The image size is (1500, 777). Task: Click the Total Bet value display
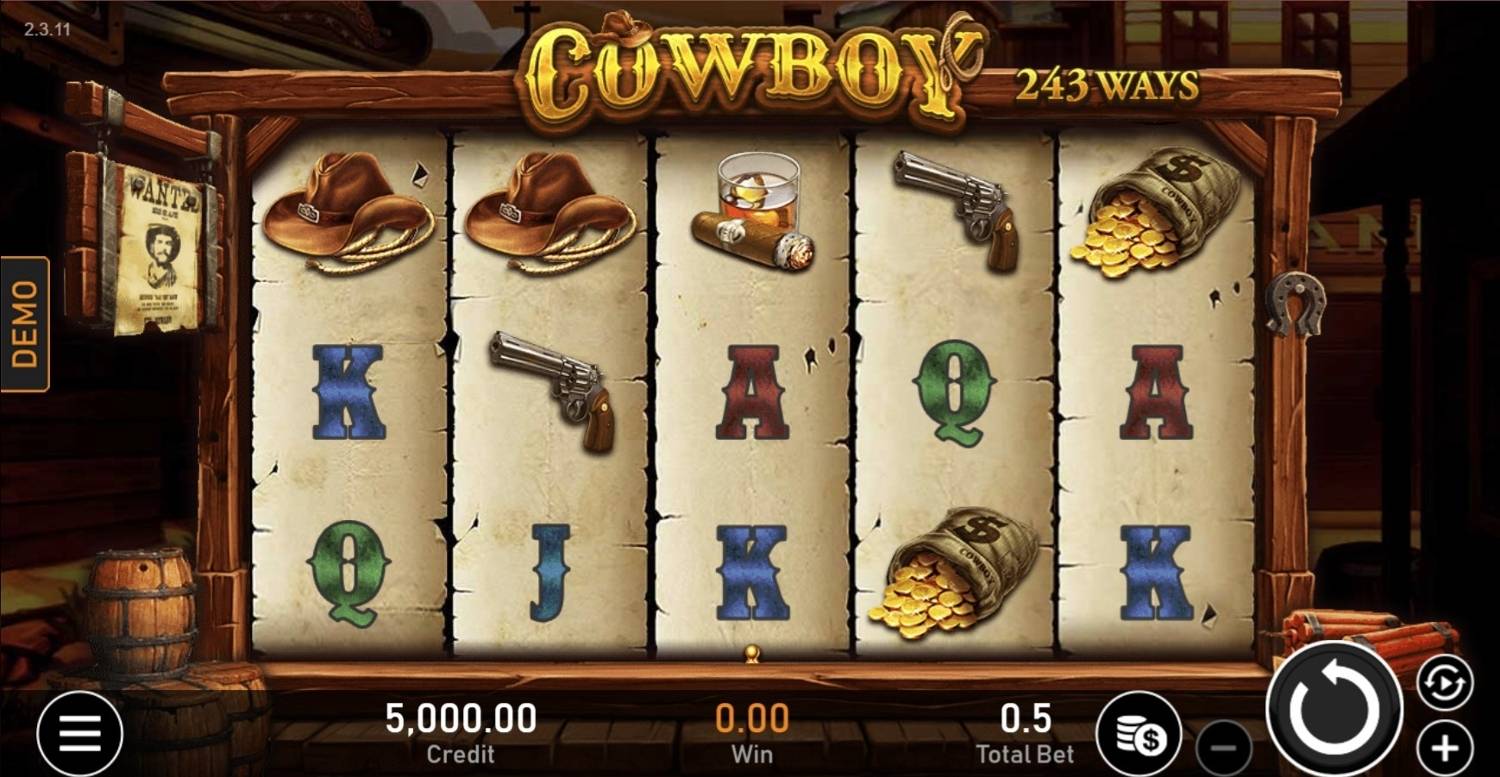point(1025,728)
